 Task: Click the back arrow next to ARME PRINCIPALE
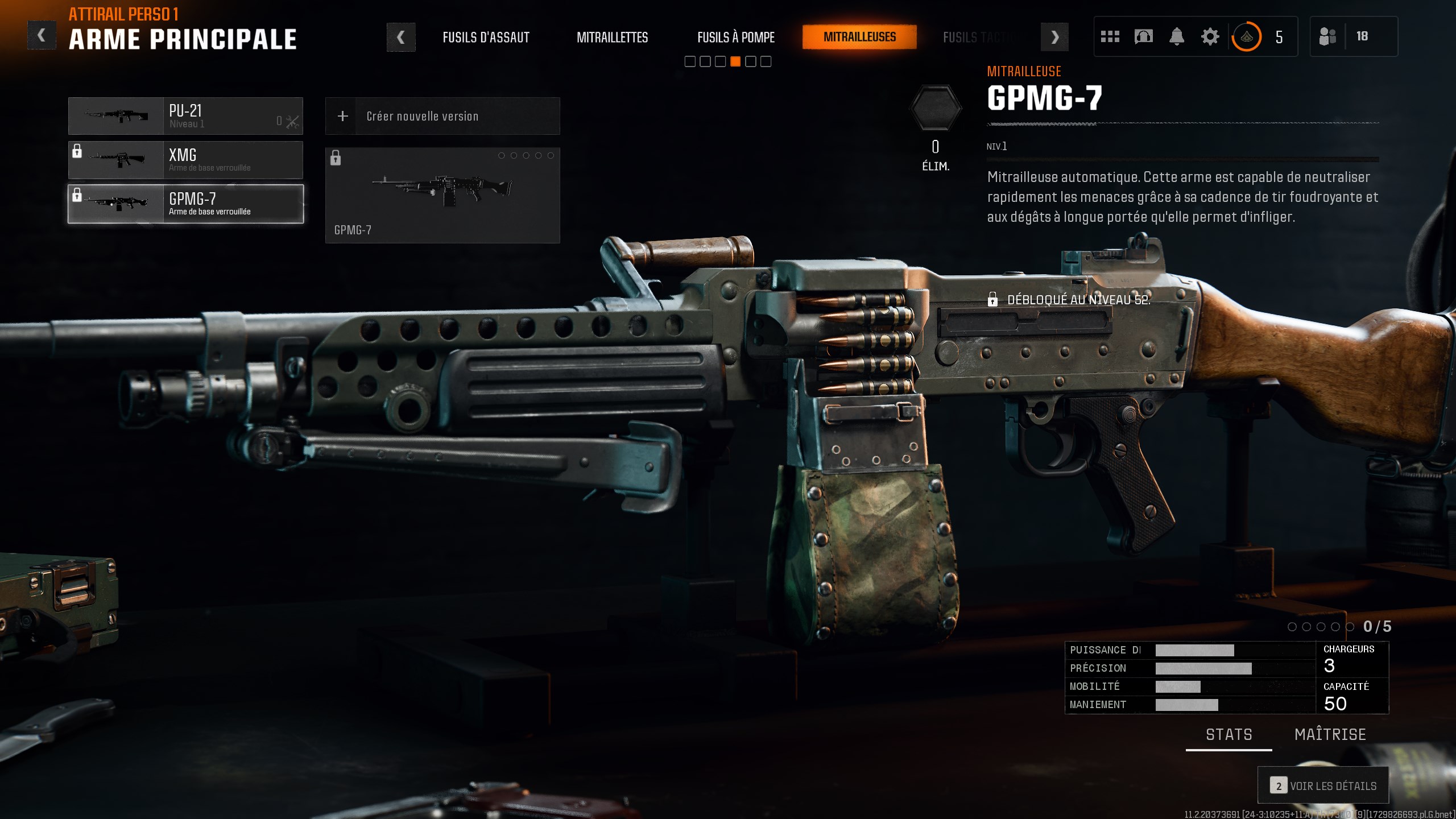(x=40, y=34)
